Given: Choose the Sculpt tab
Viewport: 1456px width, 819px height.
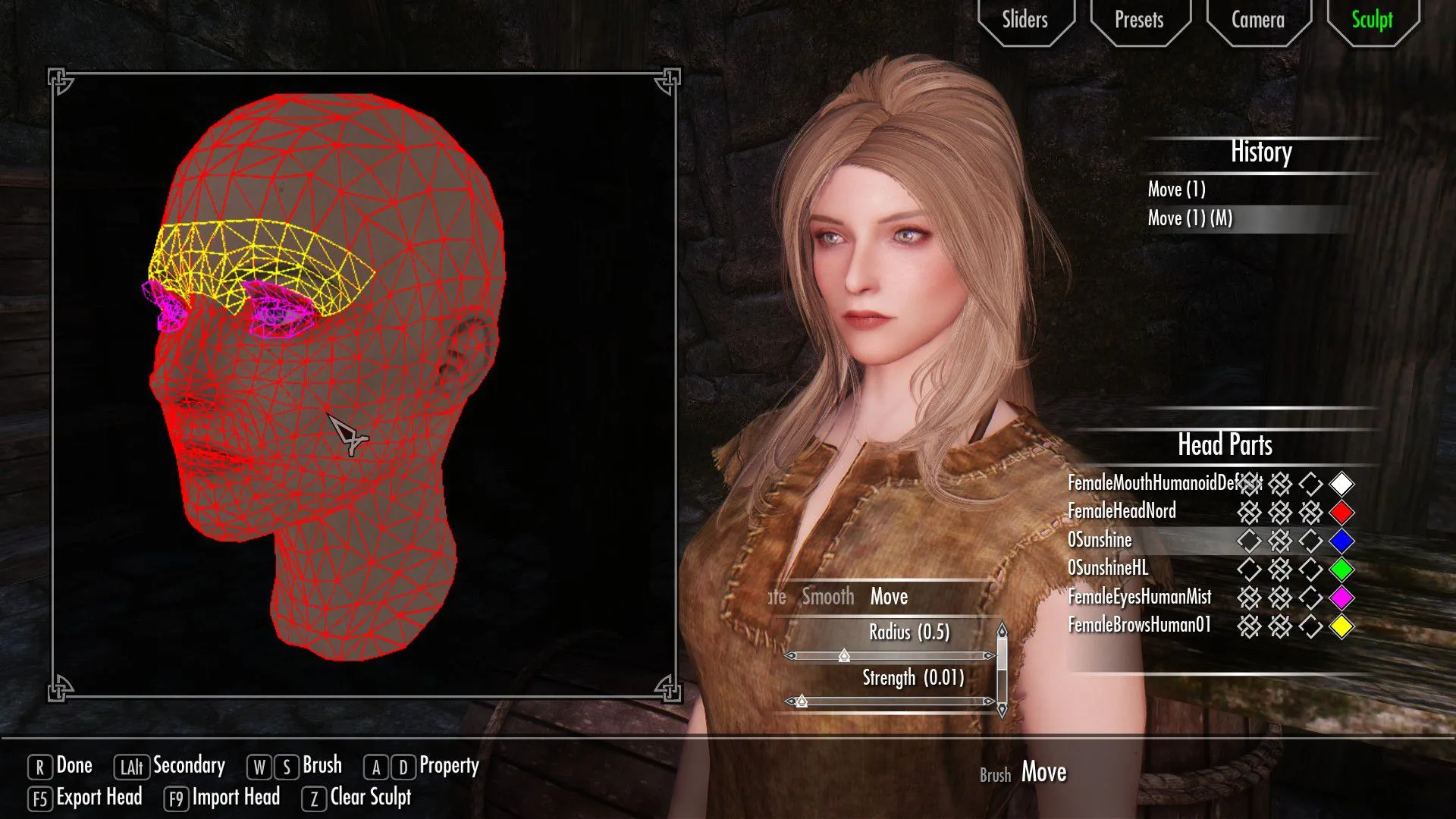Looking at the screenshot, I should 1372,20.
